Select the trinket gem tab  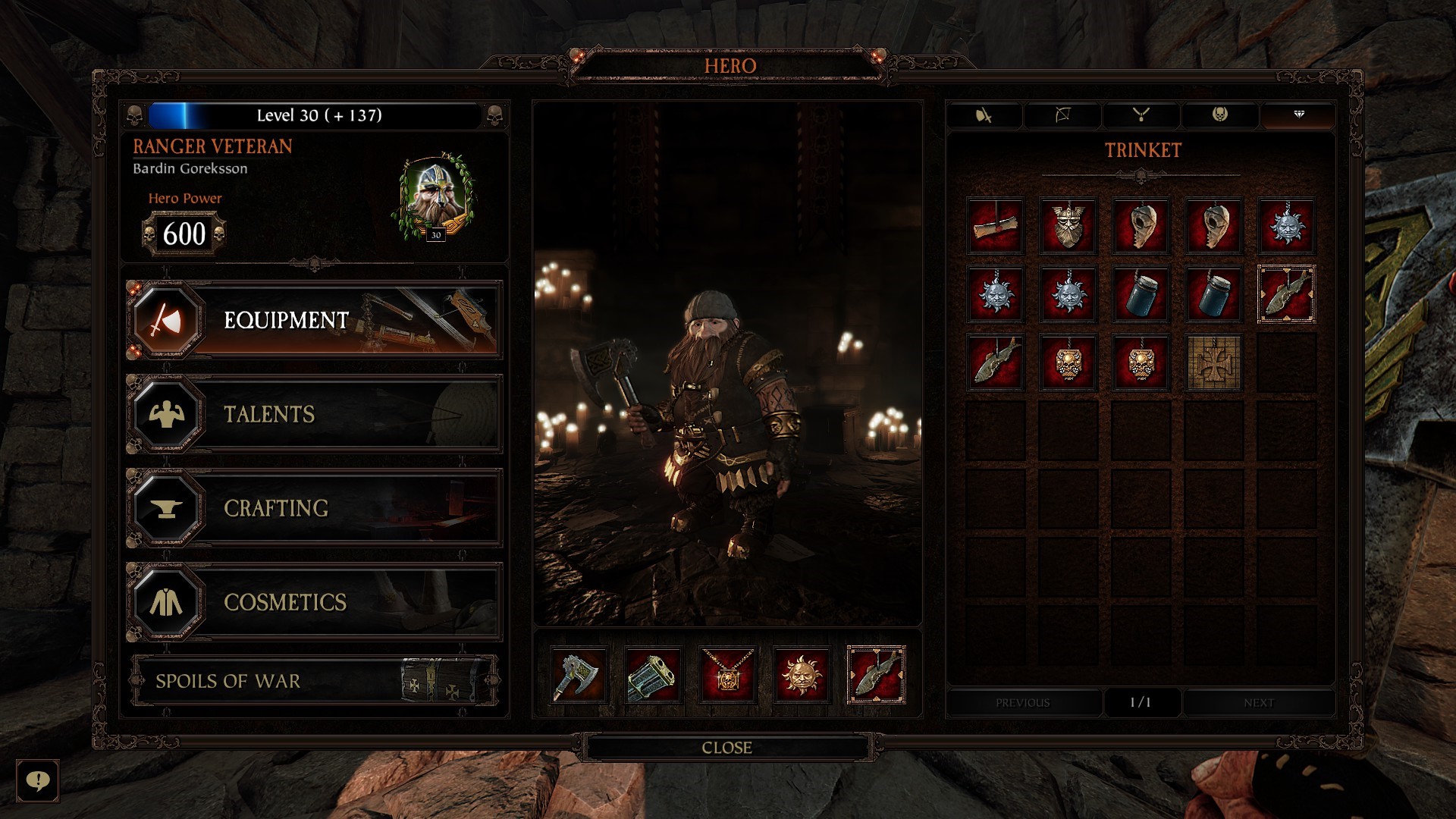pyautogui.click(x=1298, y=115)
